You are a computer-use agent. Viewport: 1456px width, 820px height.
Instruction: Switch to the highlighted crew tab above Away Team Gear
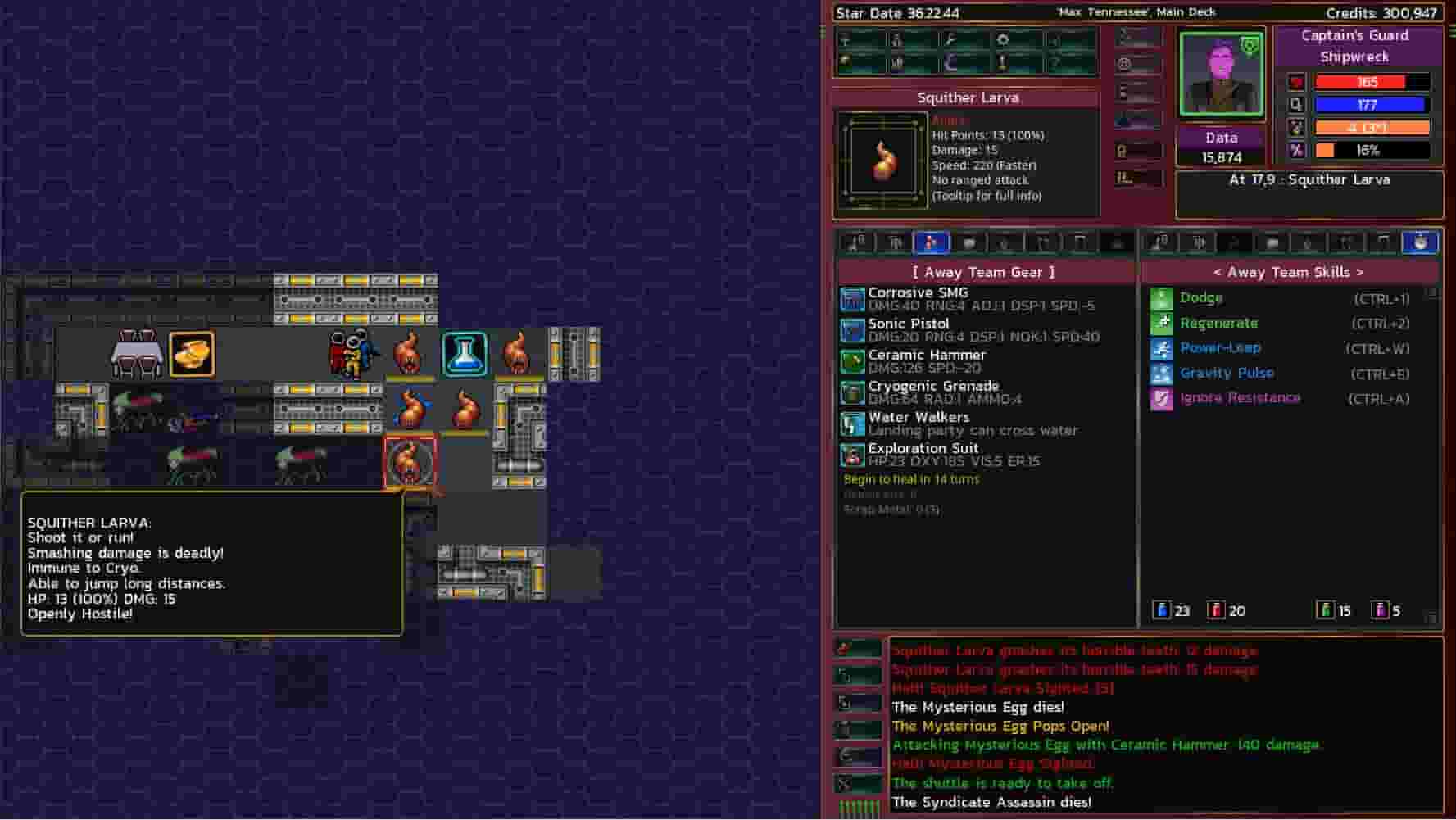[x=930, y=242]
